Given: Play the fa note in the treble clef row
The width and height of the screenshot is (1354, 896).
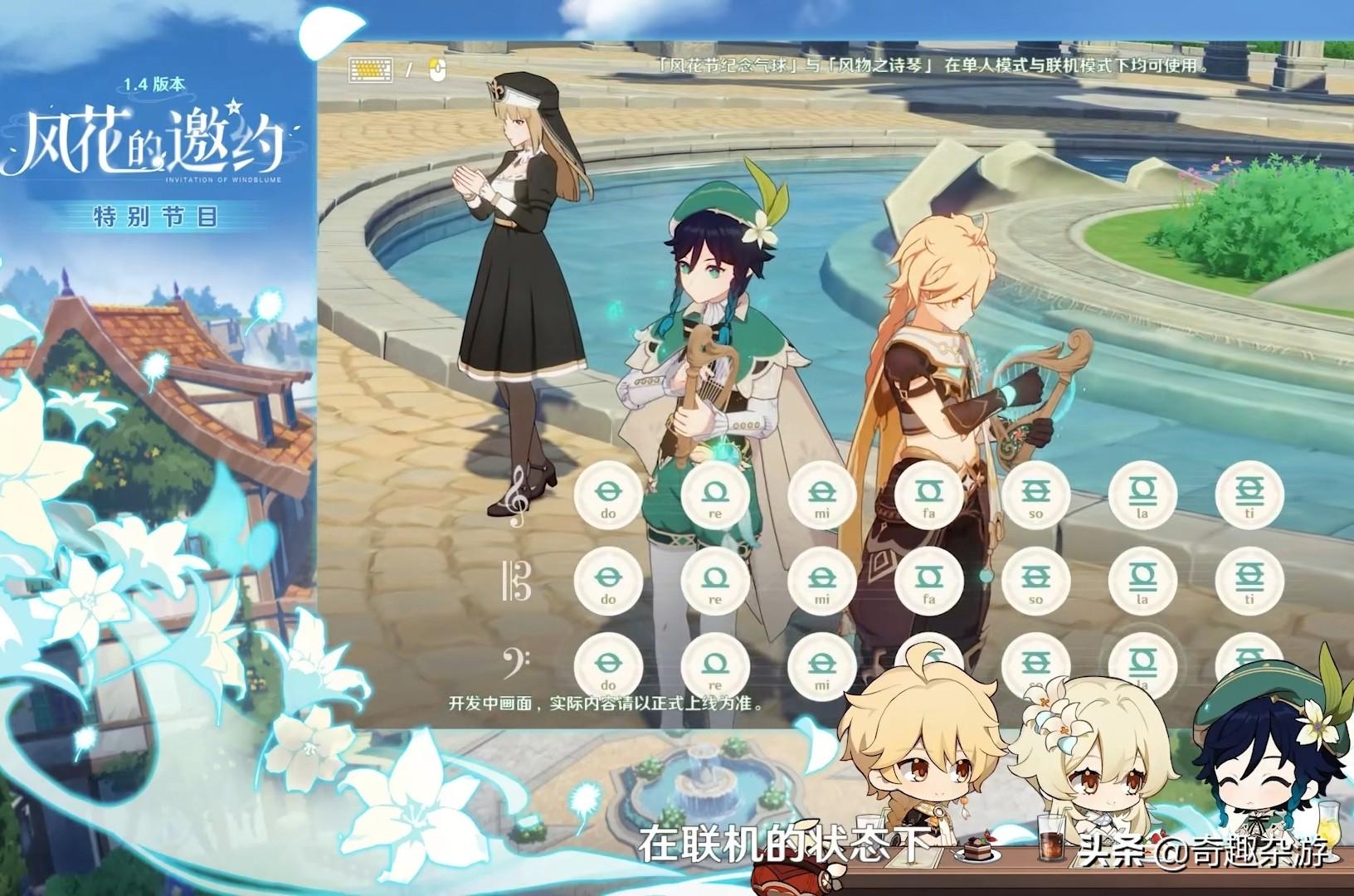Looking at the screenshot, I should click(928, 495).
